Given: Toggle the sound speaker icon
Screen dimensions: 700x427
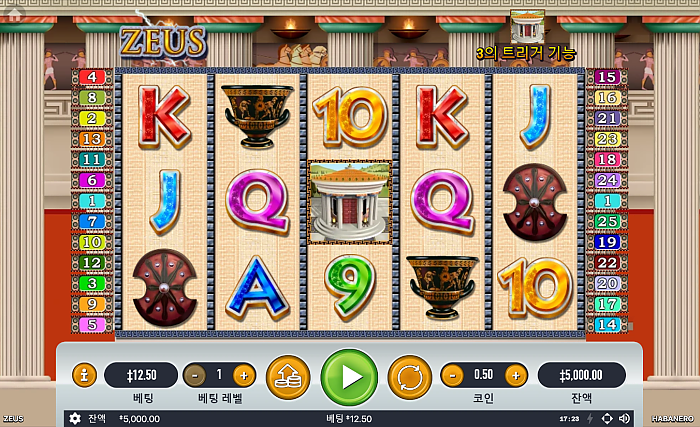Looking at the screenshot, I should tap(625, 418).
